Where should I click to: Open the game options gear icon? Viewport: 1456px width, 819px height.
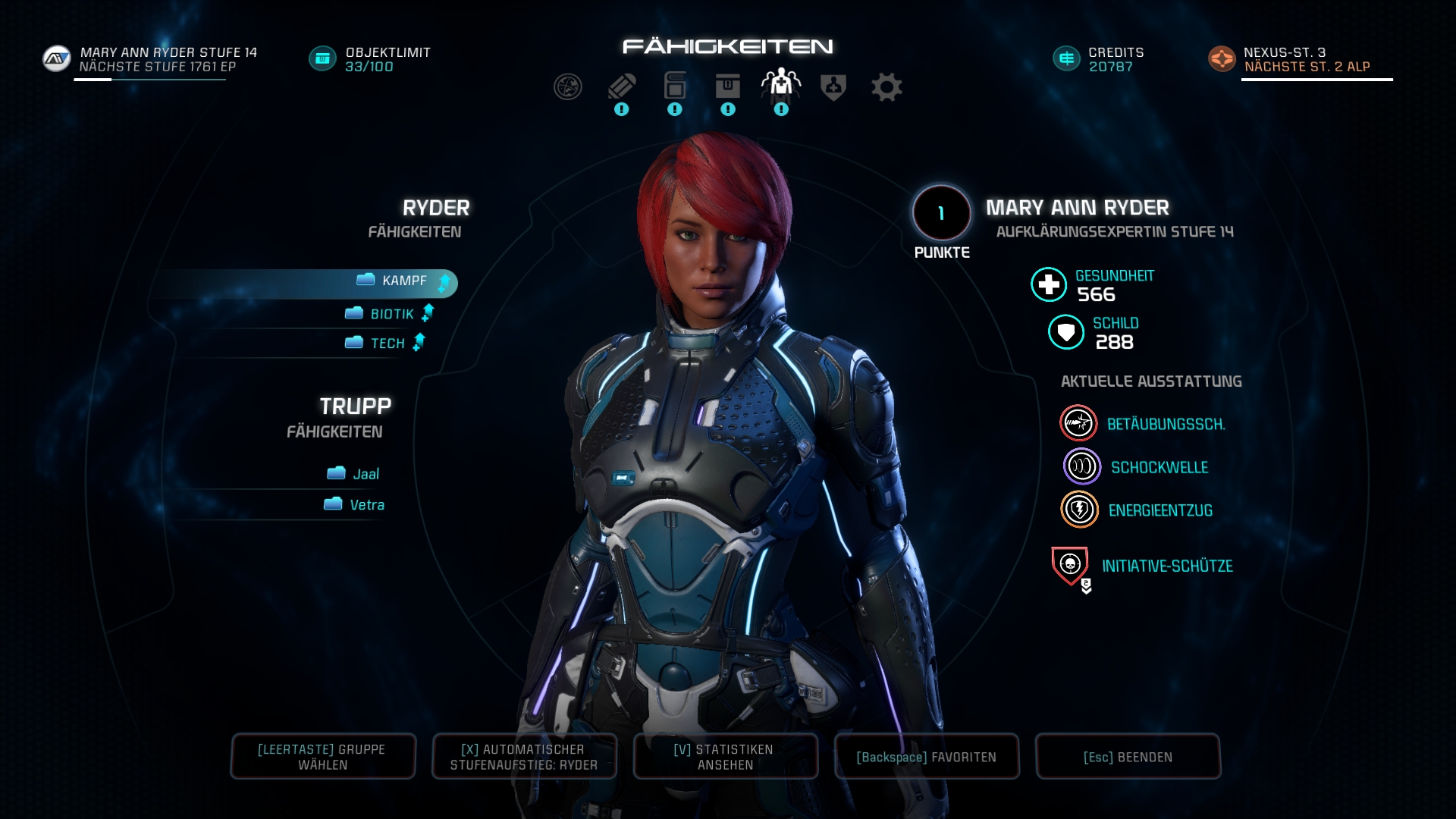[x=887, y=86]
